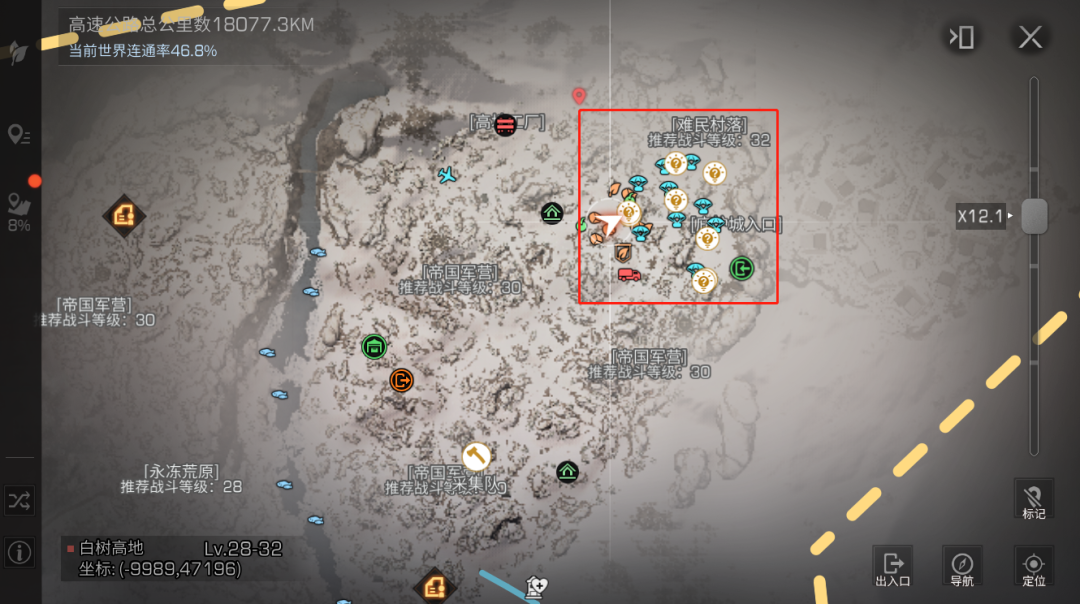Start 导航 navigation

coord(962,566)
